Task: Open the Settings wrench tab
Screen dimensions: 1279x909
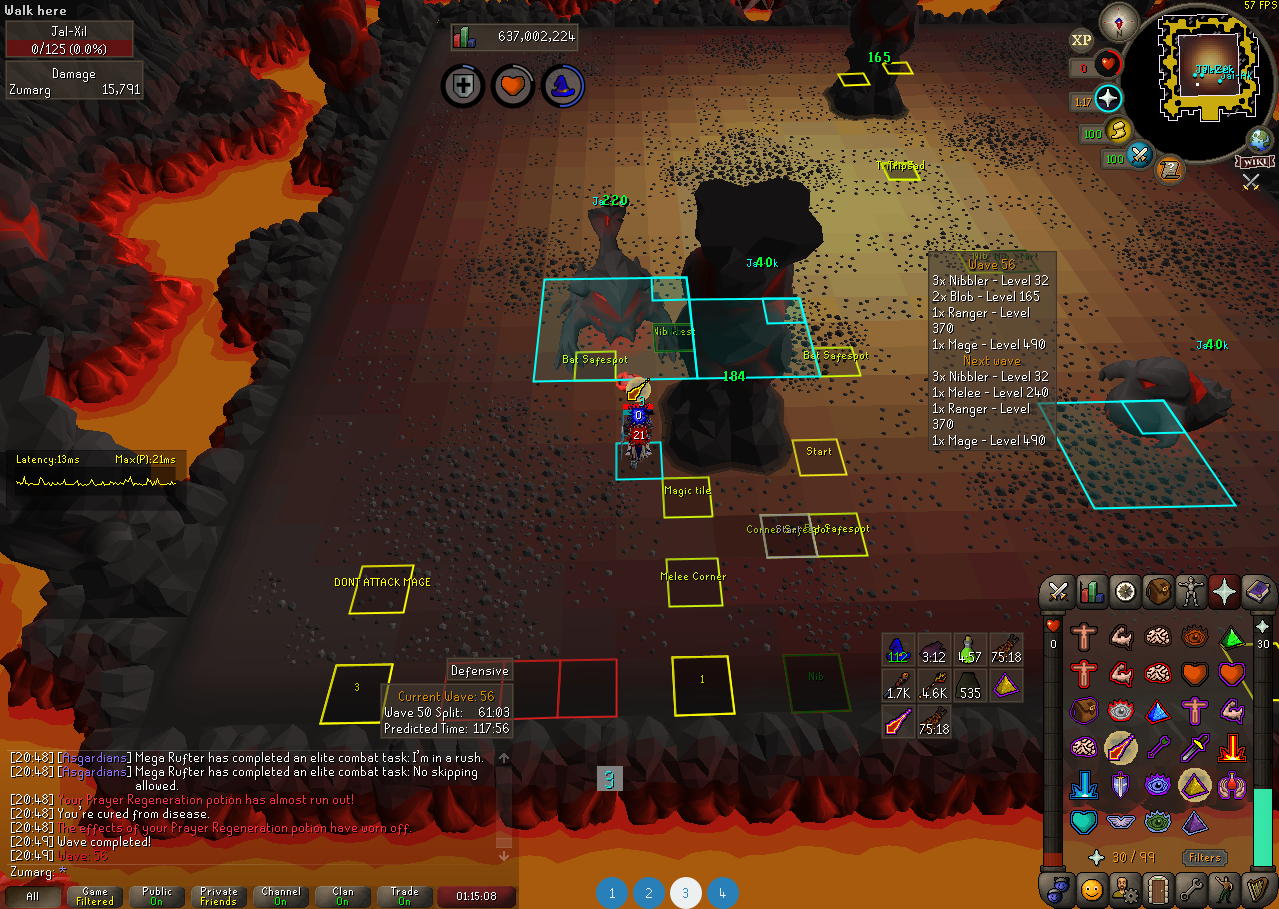Action: tap(1191, 888)
